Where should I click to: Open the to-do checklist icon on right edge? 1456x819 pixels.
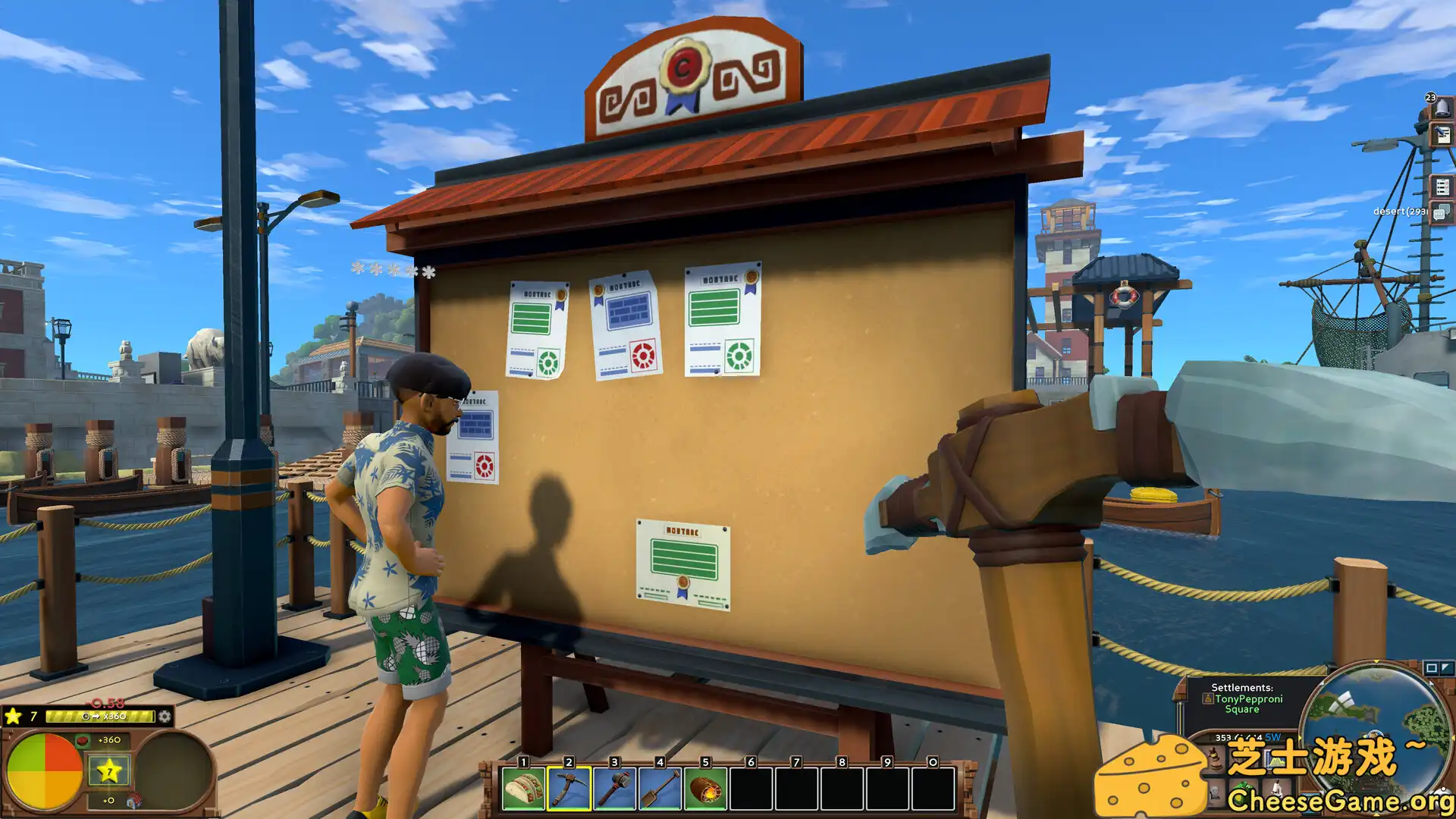click(x=1443, y=186)
